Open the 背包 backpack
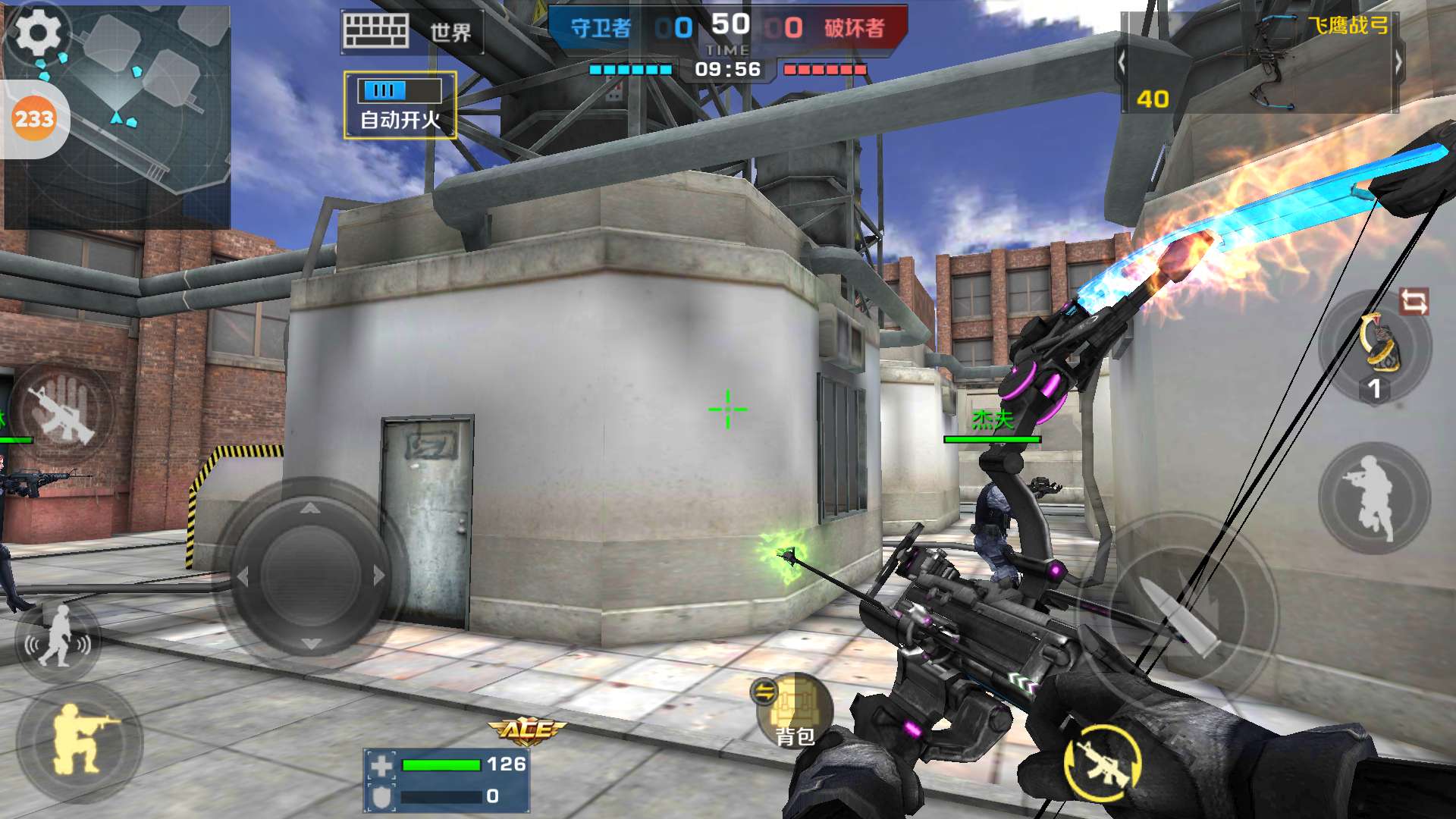 [795, 711]
